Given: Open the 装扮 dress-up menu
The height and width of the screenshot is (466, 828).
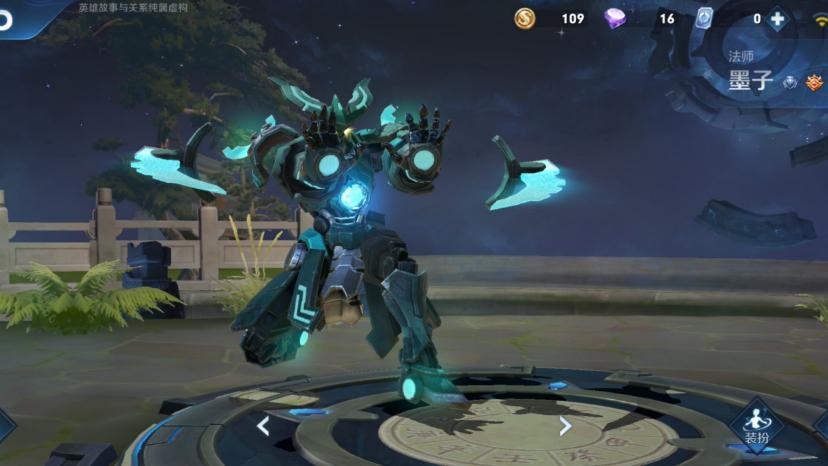Looking at the screenshot, I should [x=756, y=424].
